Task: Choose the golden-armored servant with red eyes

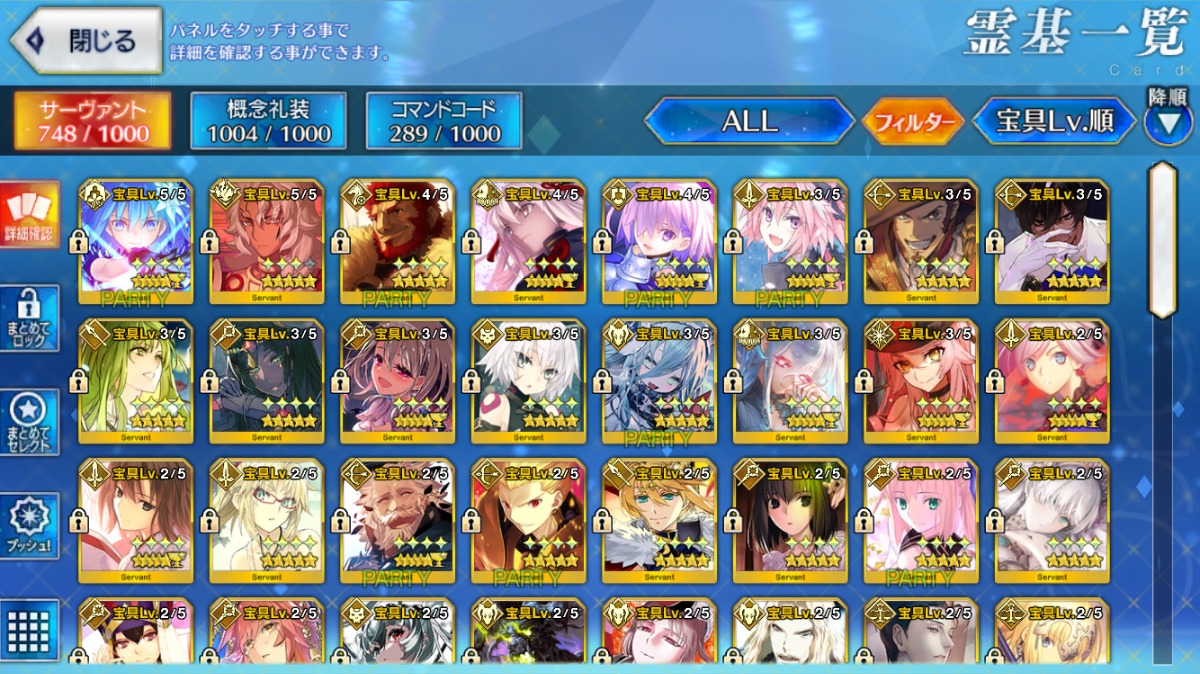Action: (527, 520)
